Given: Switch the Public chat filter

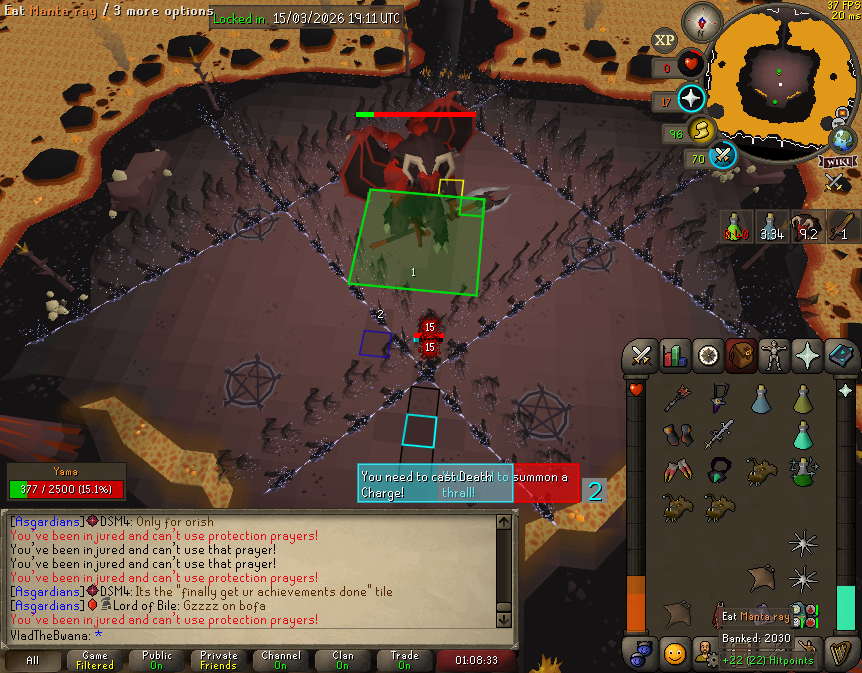Looking at the screenshot, I should point(157,661).
